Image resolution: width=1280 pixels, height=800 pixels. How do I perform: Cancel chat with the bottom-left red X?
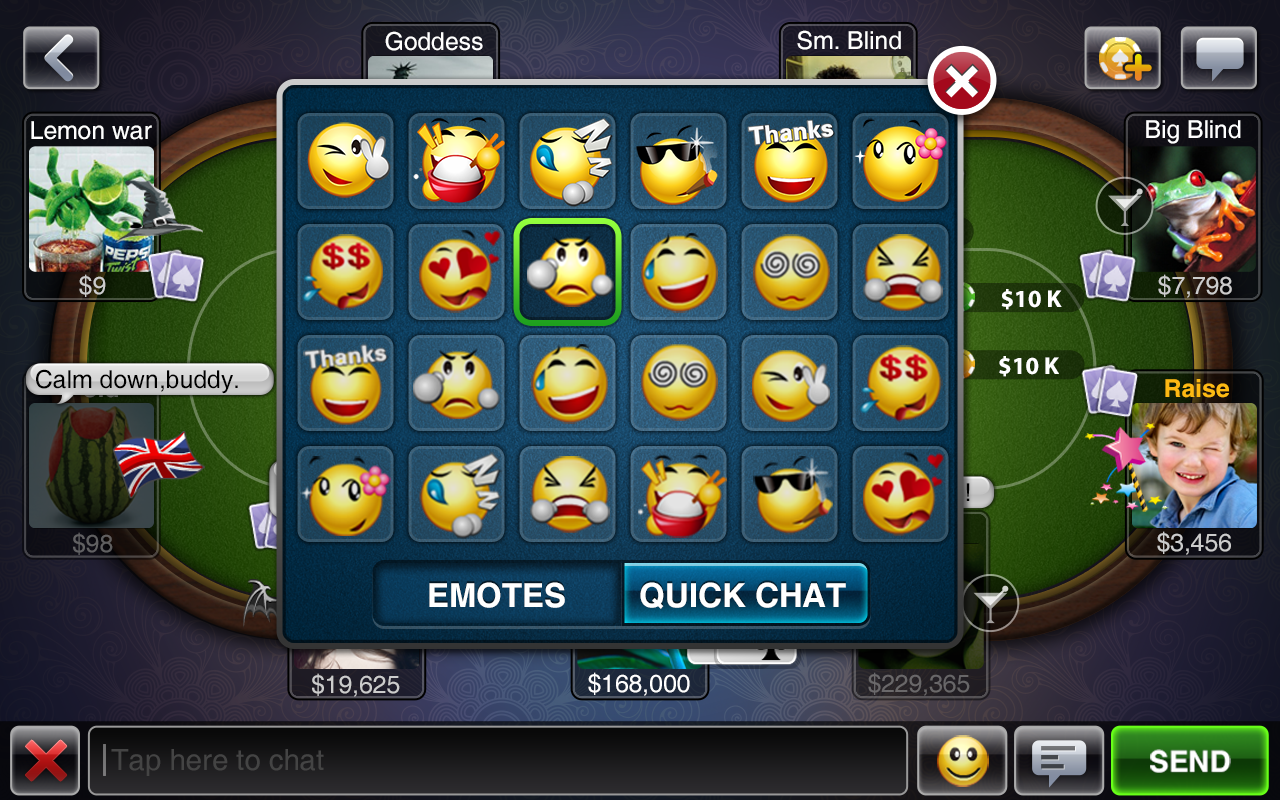[x=45, y=761]
